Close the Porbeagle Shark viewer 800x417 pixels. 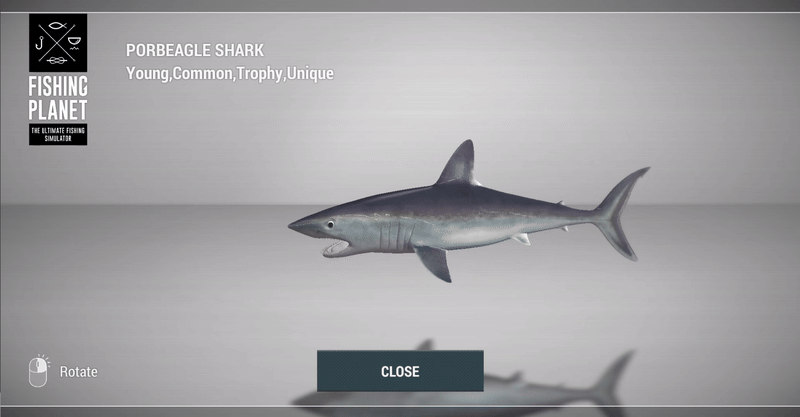tap(400, 371)
